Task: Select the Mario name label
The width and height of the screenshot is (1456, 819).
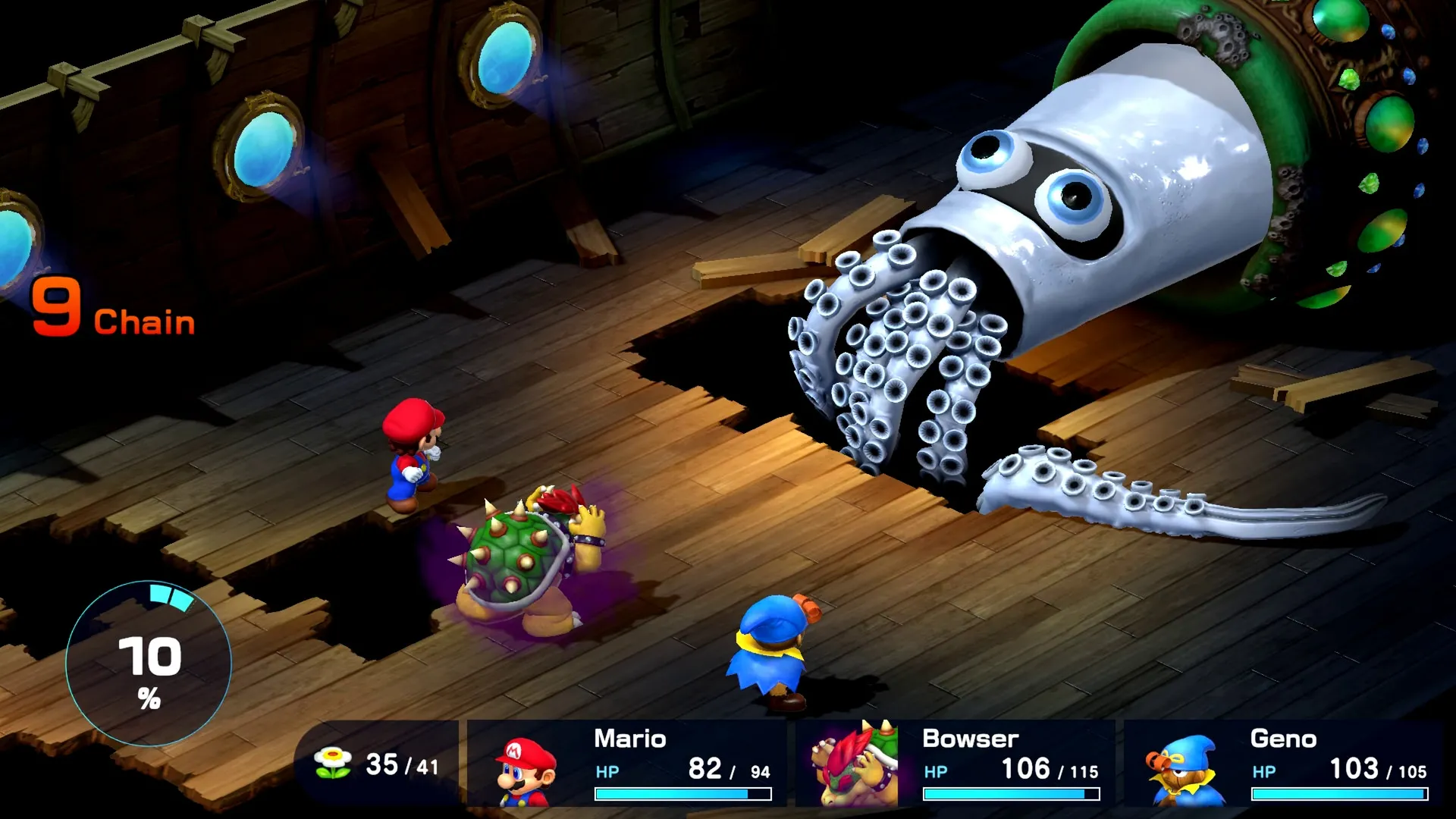Action: pyautogui.click(x=629, y=739)
